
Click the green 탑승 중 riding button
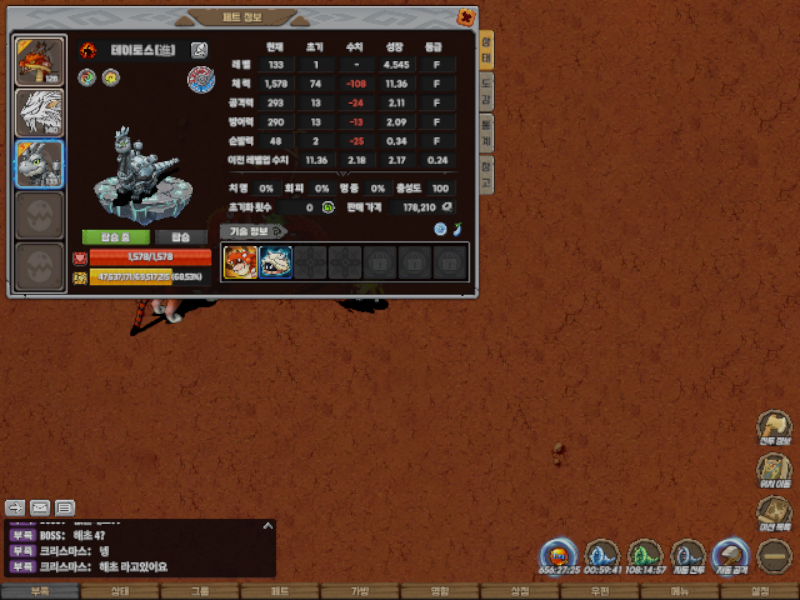116,237
